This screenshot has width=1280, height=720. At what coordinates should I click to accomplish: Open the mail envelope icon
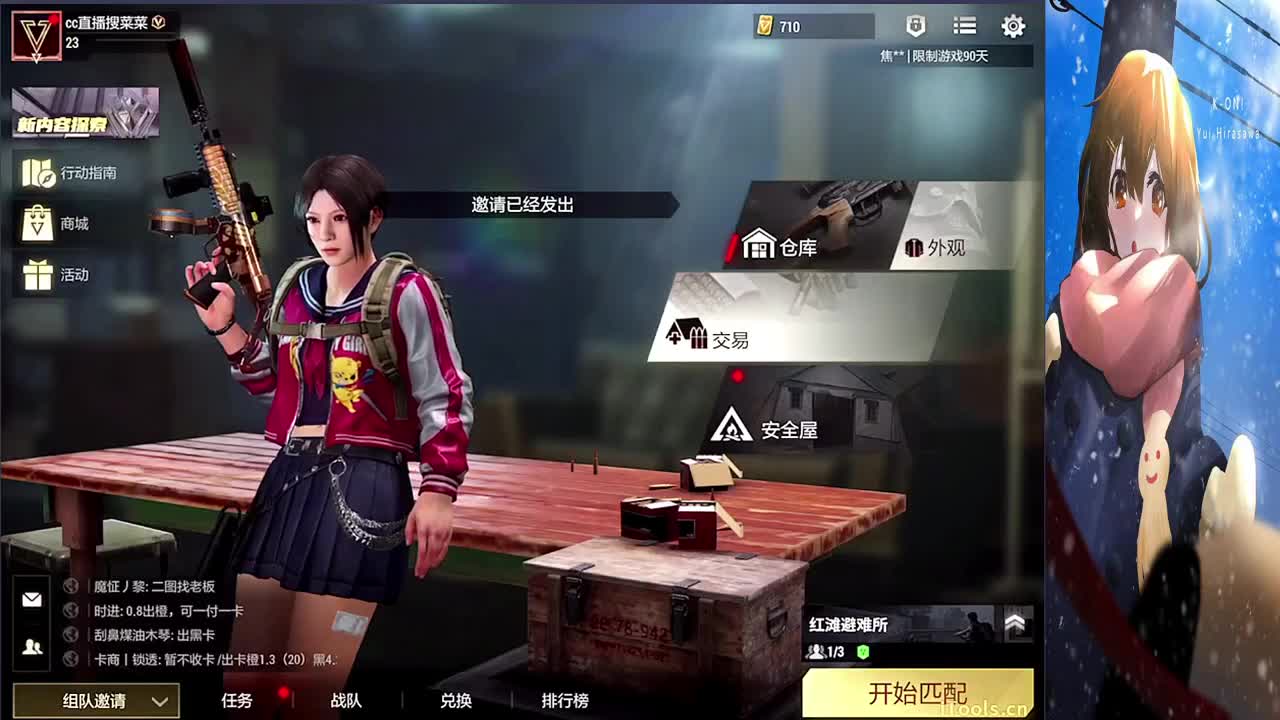31,600
